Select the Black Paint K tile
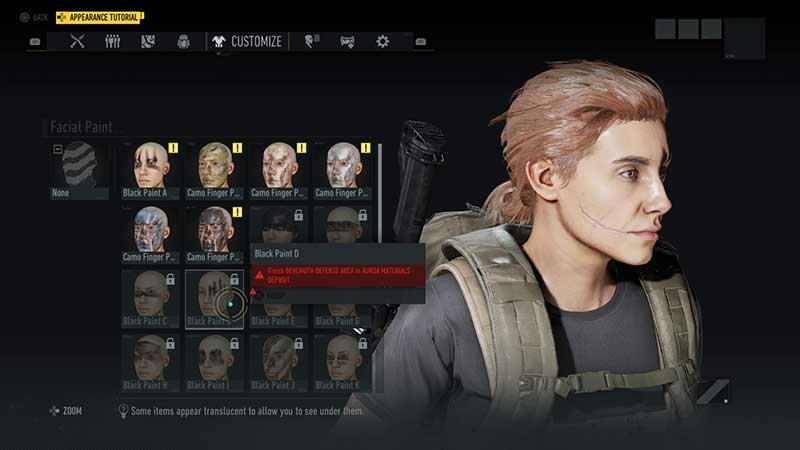The width and height of the screenshot is (800, 450). (342, 362)
